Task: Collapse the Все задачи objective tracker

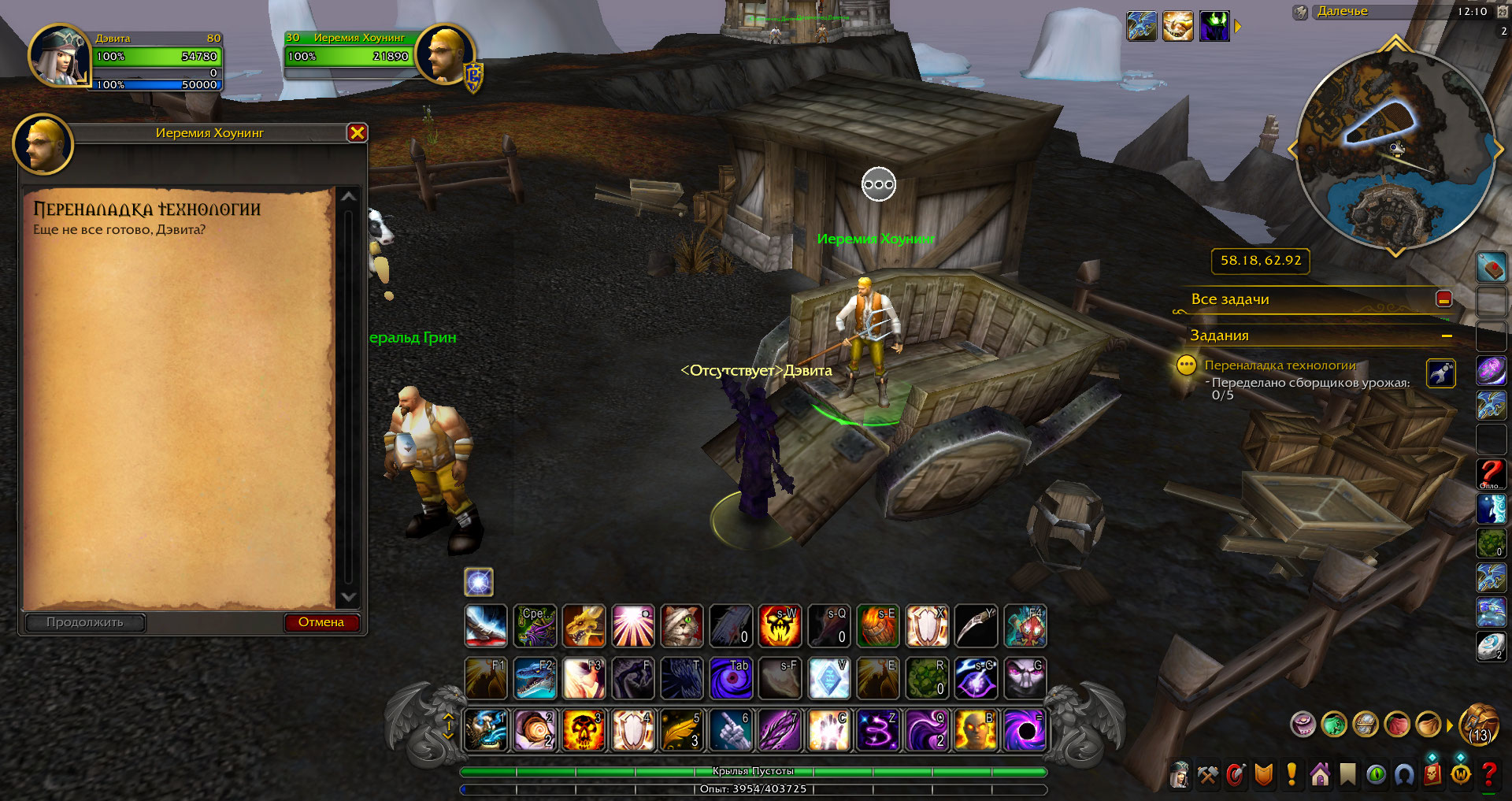Action: [x=1443, y=299]
